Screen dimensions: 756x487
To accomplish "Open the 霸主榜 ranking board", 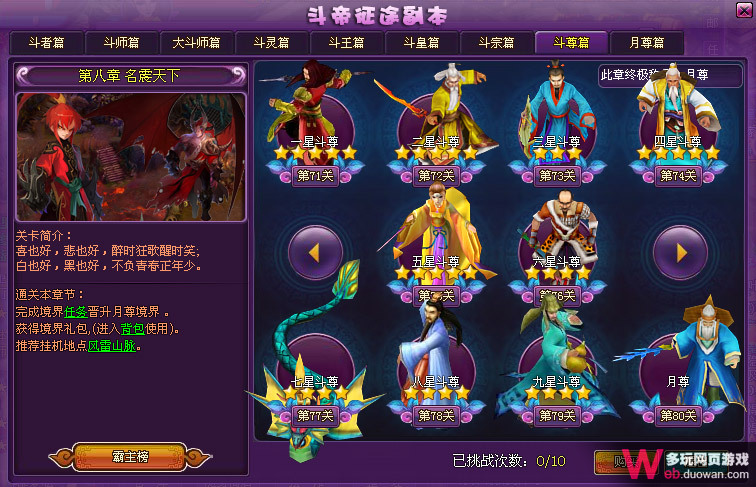I will click(x=130, y=457).
